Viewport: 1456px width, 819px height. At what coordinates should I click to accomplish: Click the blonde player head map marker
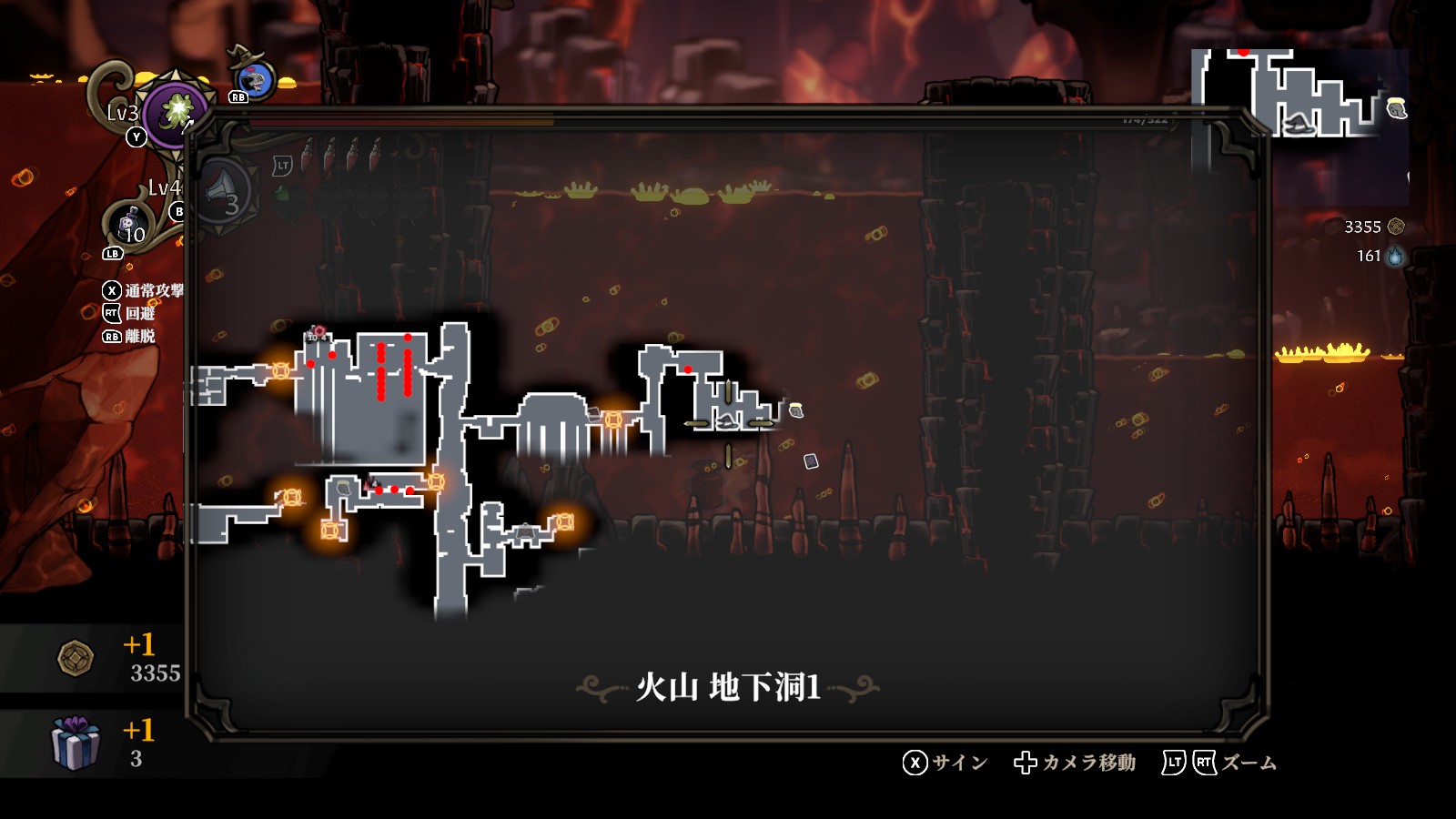(795, 410)
